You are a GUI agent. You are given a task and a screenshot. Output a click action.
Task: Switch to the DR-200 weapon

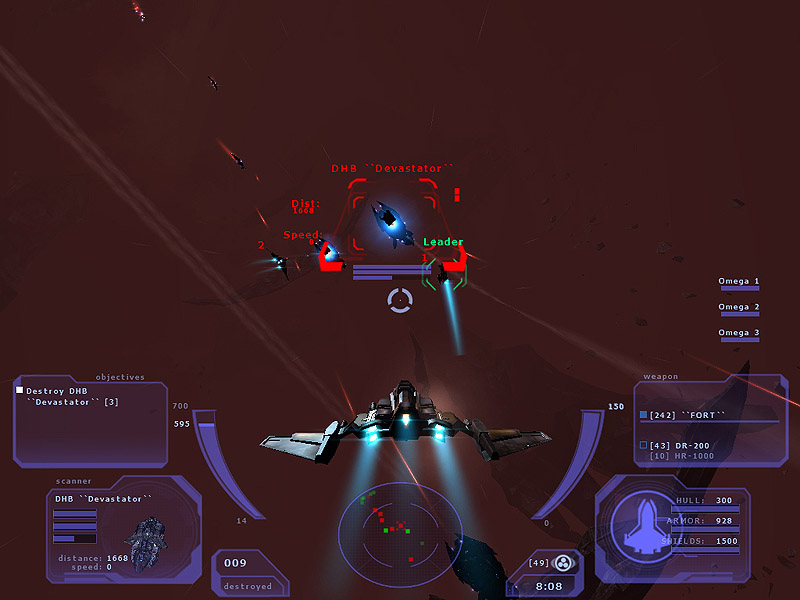tap(679, 445)
